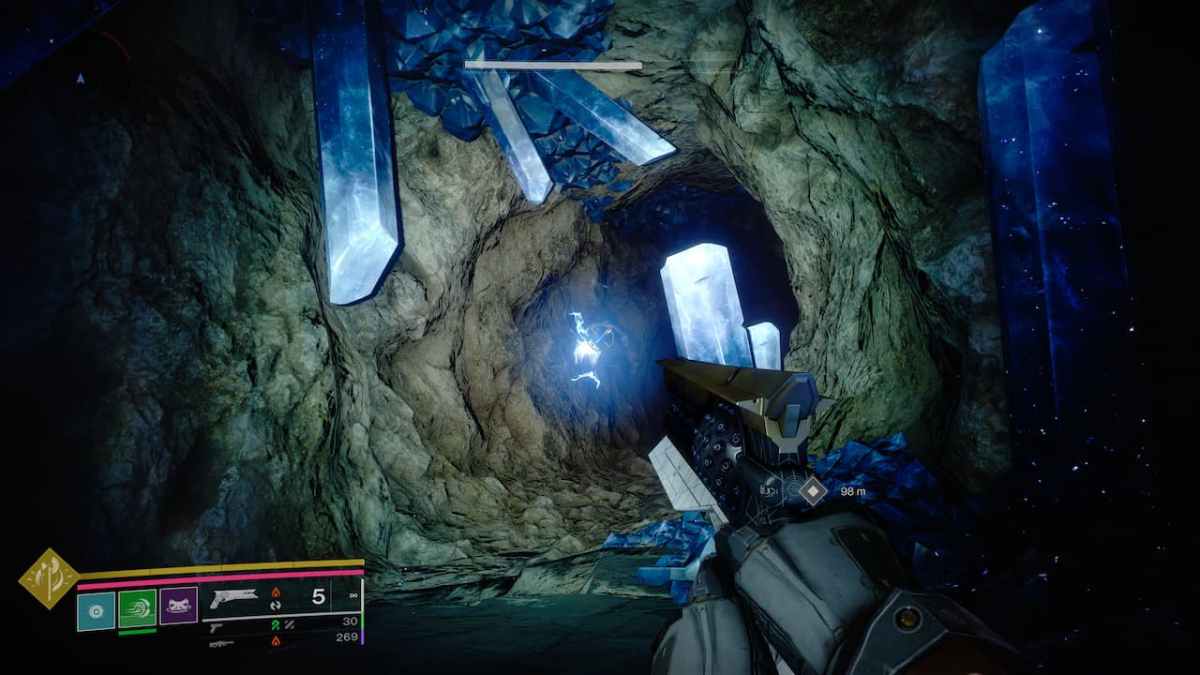Screen dimensions: 1200x675
Task: Switch to the sidearm weapon icon
Action: [x=215, y=624]
